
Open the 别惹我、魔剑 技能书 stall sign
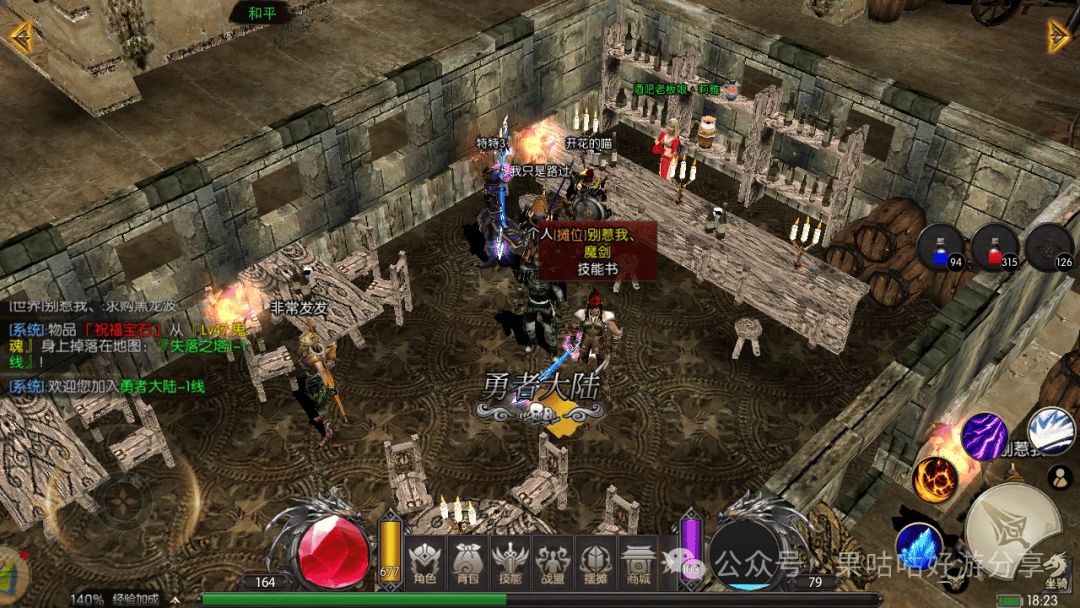(x=598, y=250)
